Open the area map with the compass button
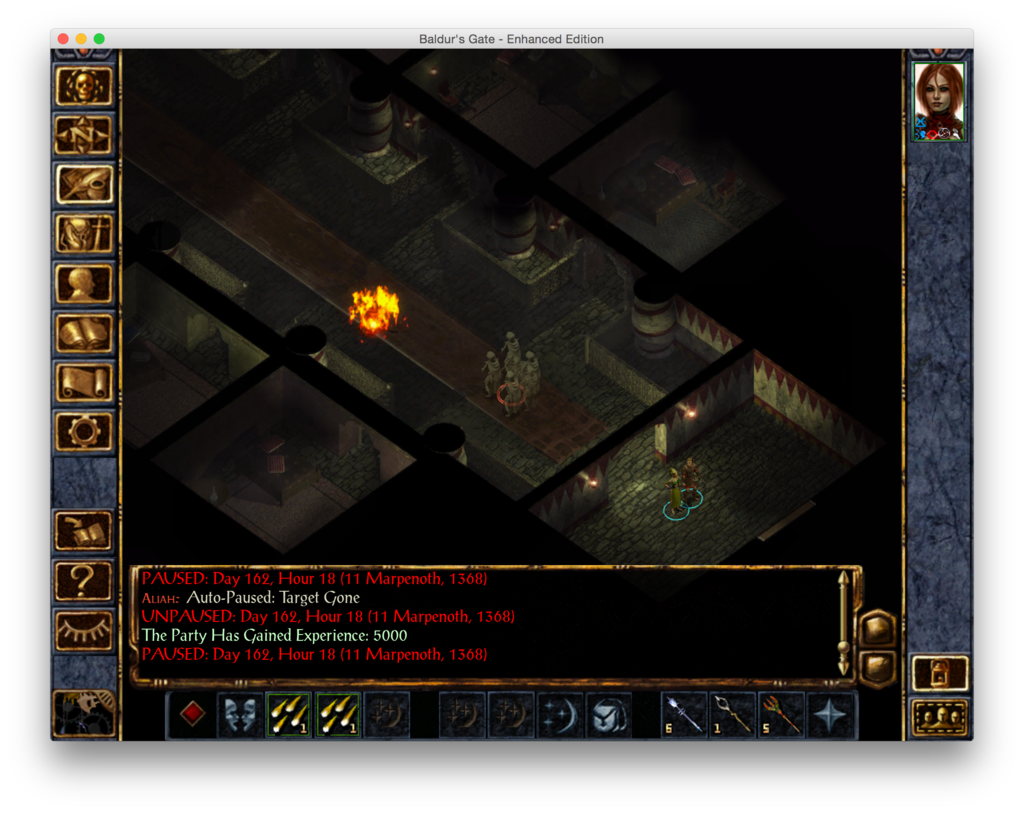The width and height of the screenshot is (1024, 813). tap(84, 136)
